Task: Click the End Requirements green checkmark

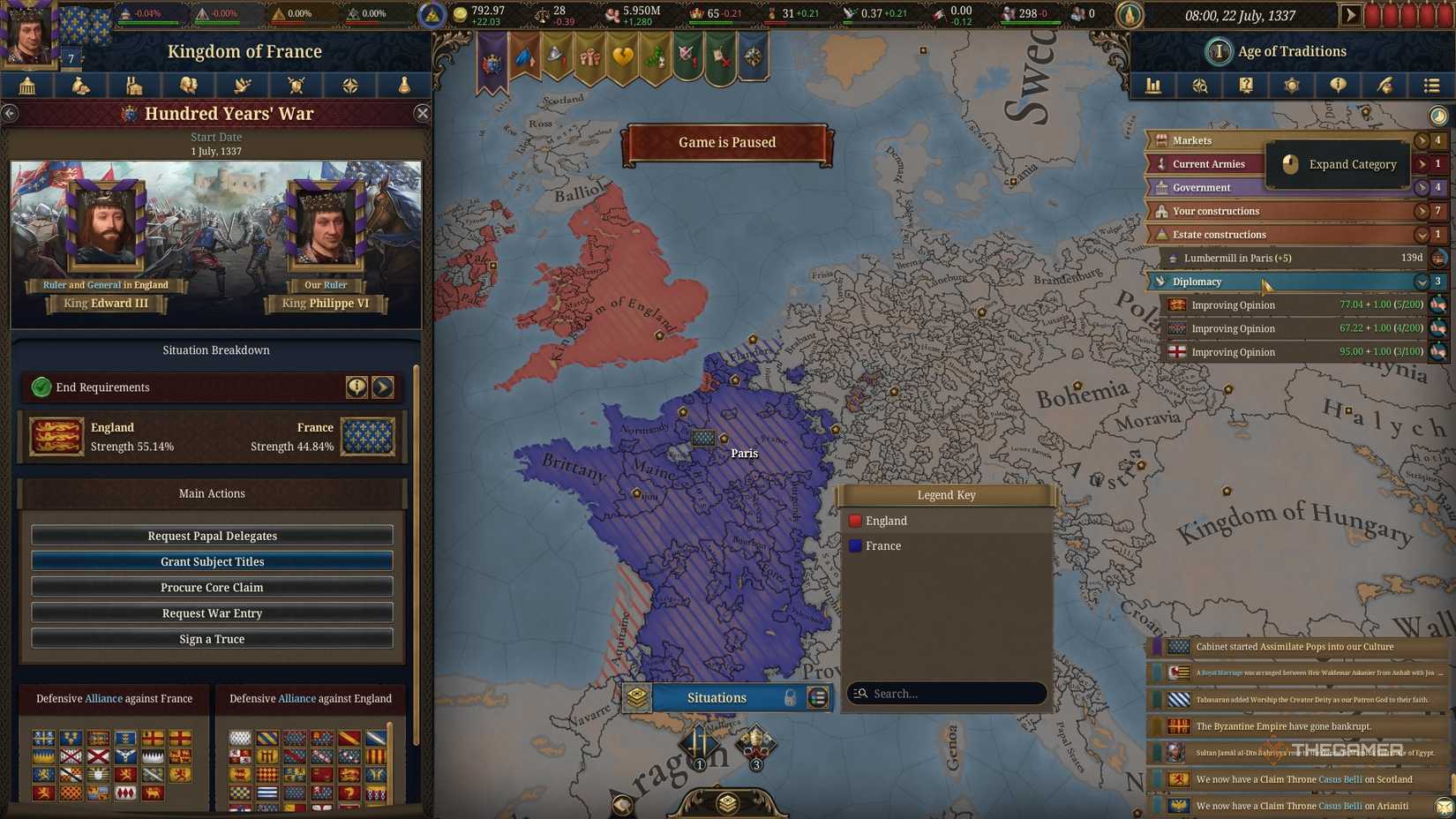Action: click(42, 387)
